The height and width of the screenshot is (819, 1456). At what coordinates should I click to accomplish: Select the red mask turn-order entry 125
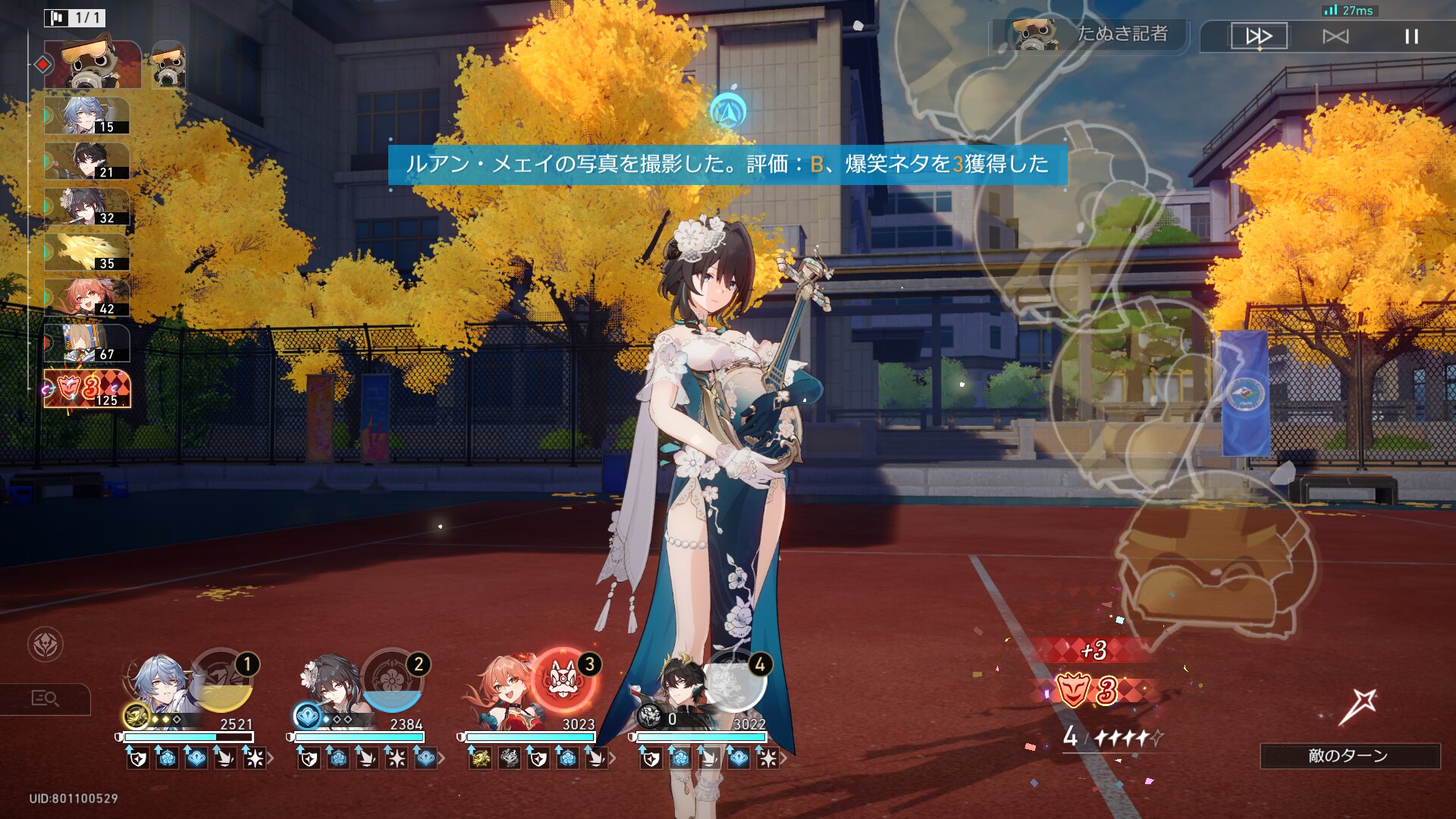click(86, 389)
